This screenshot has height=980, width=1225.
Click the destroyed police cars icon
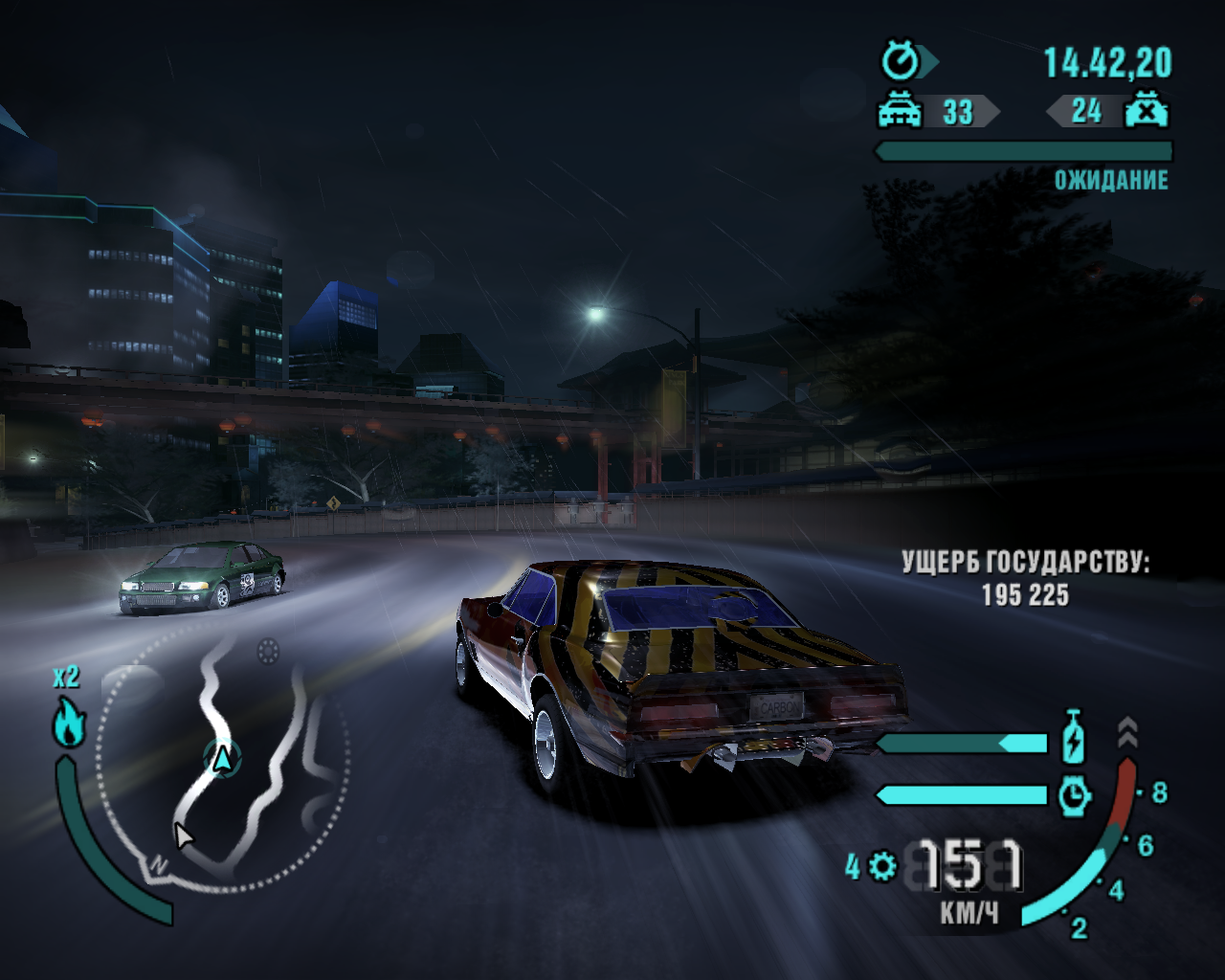[1146, 111]
